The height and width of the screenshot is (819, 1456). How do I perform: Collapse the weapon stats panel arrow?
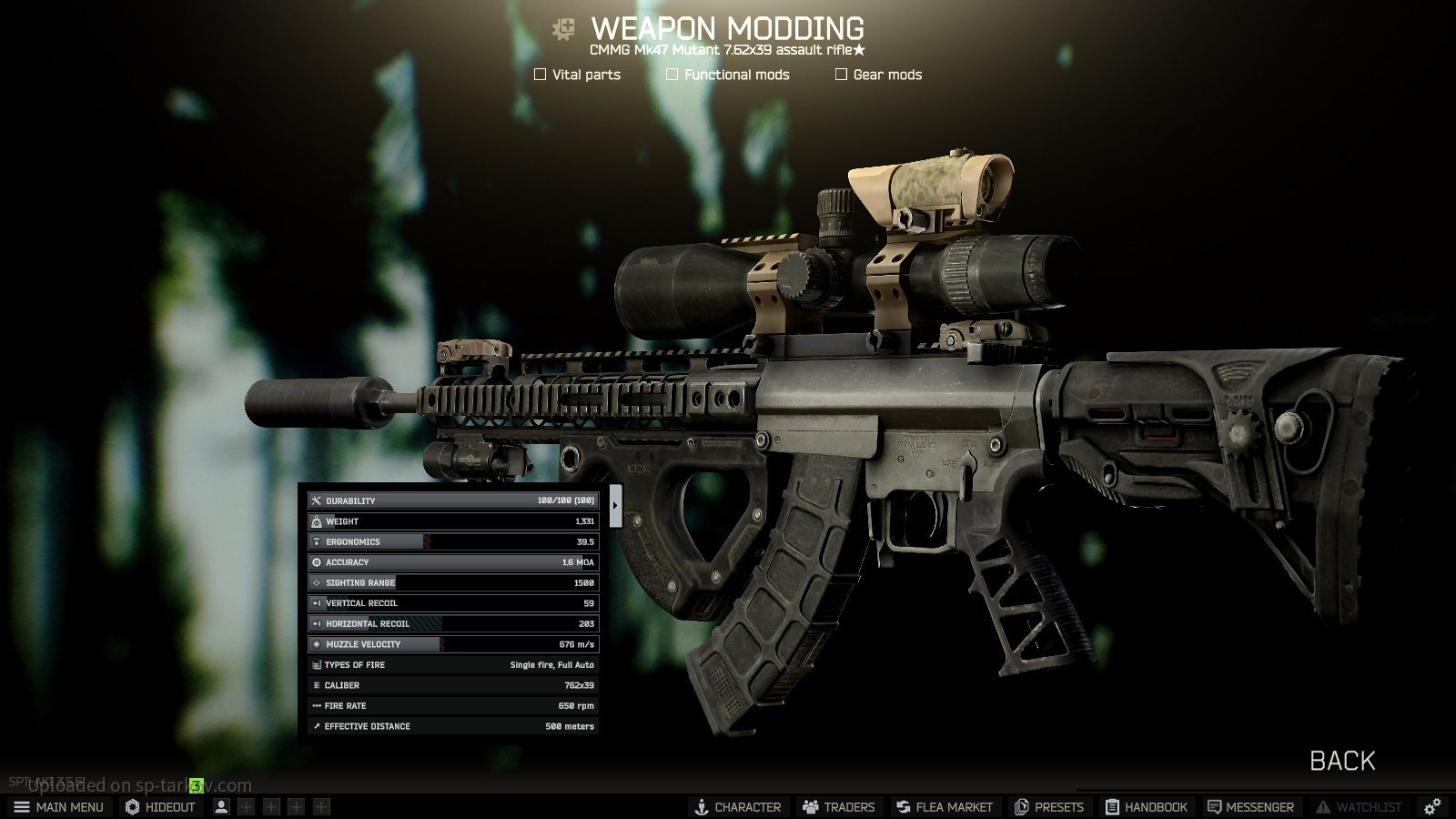pos(616,506)
